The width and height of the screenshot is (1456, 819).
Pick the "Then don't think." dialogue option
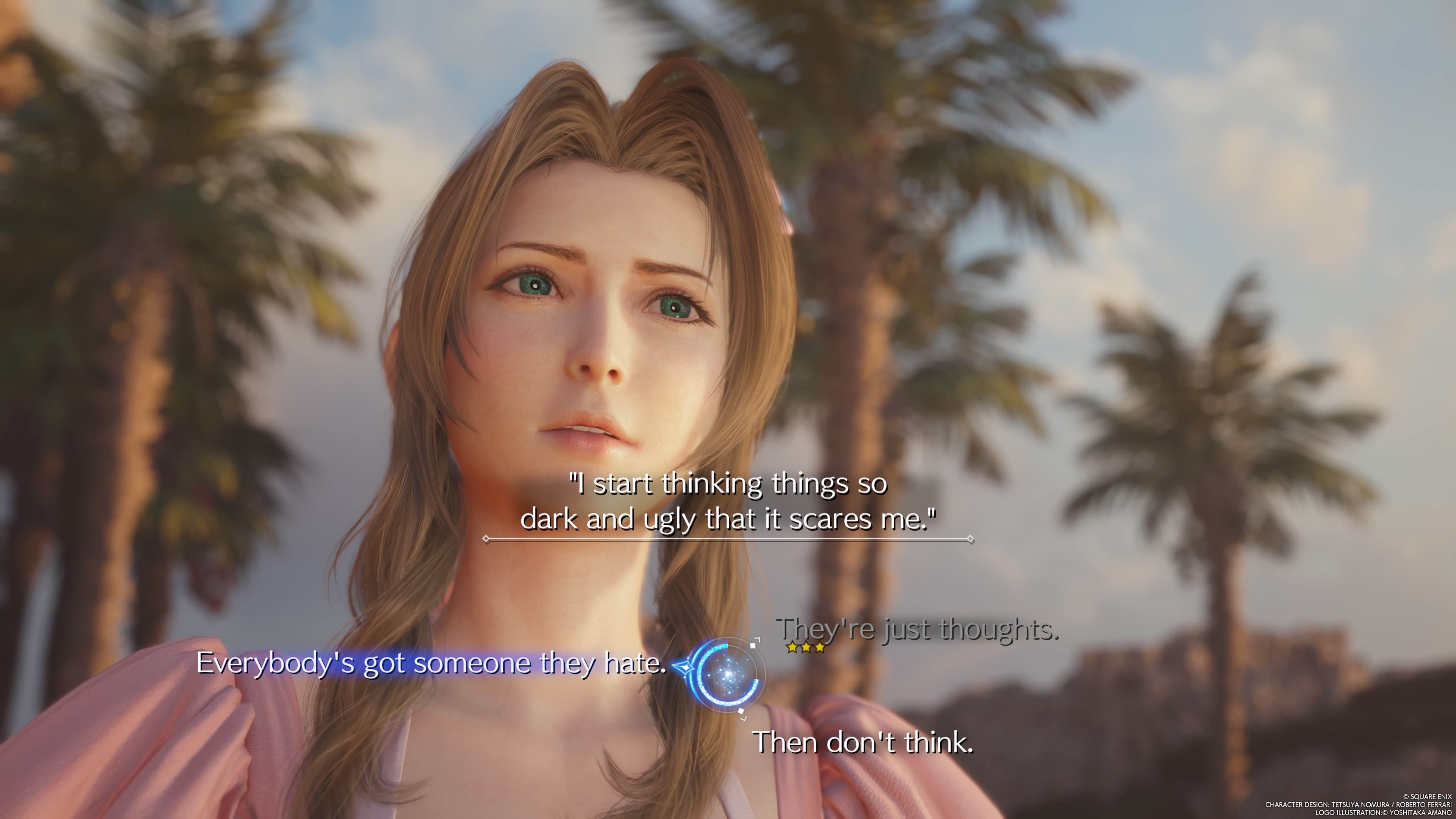point(863,742)
